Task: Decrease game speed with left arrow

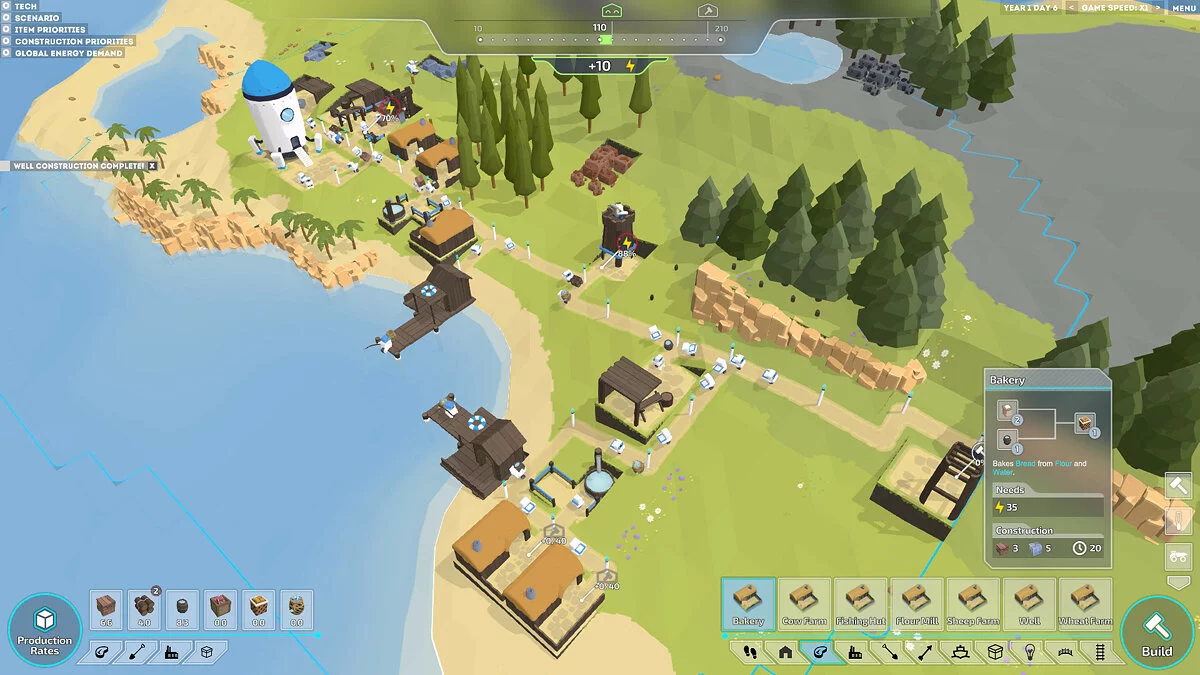Action: tap(1072, 8)
